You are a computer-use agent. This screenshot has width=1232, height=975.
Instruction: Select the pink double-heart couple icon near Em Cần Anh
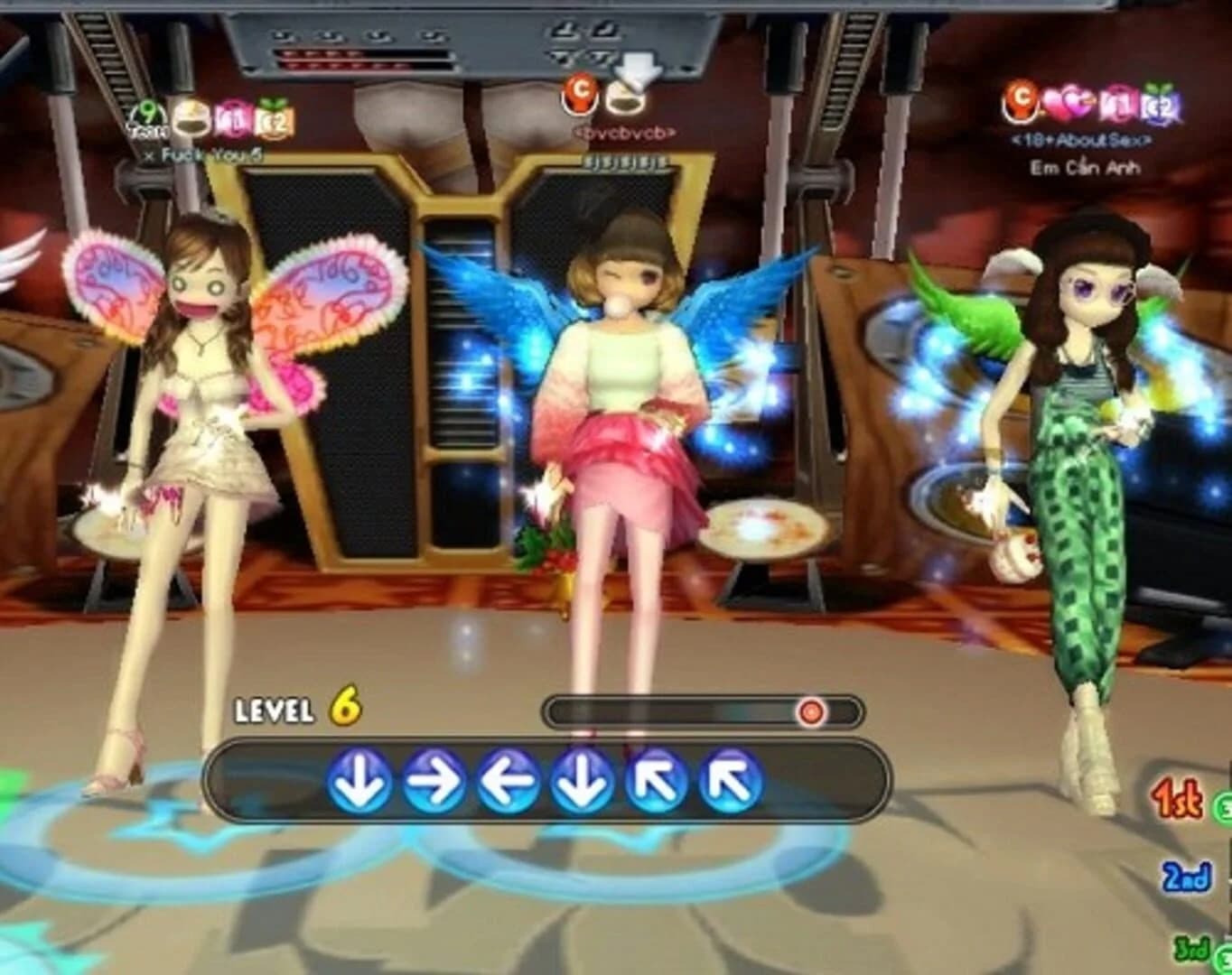tap(1066, 101)
